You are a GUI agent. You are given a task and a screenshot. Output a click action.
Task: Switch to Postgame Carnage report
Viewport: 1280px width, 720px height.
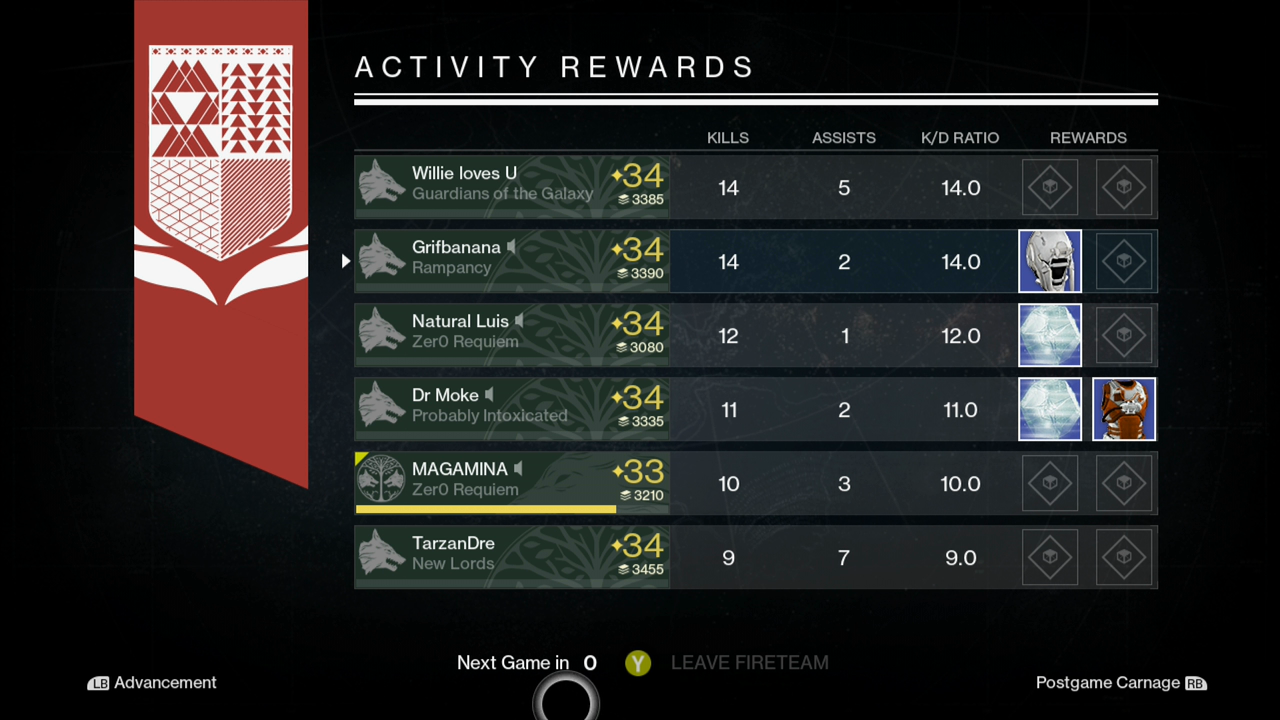point(1120,683)
